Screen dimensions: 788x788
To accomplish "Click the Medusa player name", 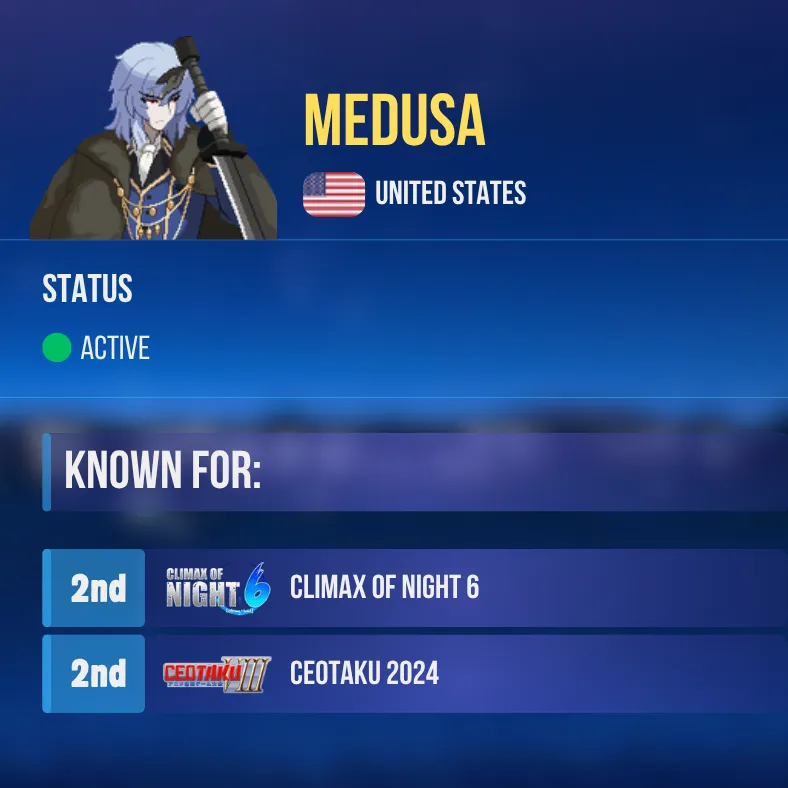I will point(394,123).
